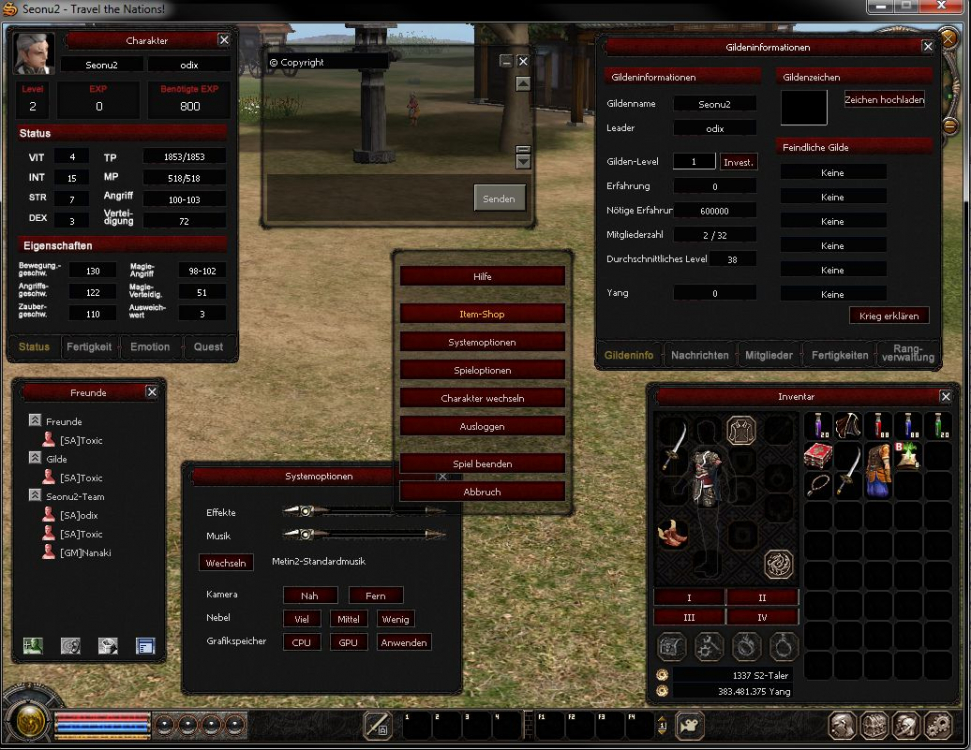The height and width of the screenshot is (750, 971).
Task: Invest in guild level via Invest. button
Action: (x=738, y=162)
